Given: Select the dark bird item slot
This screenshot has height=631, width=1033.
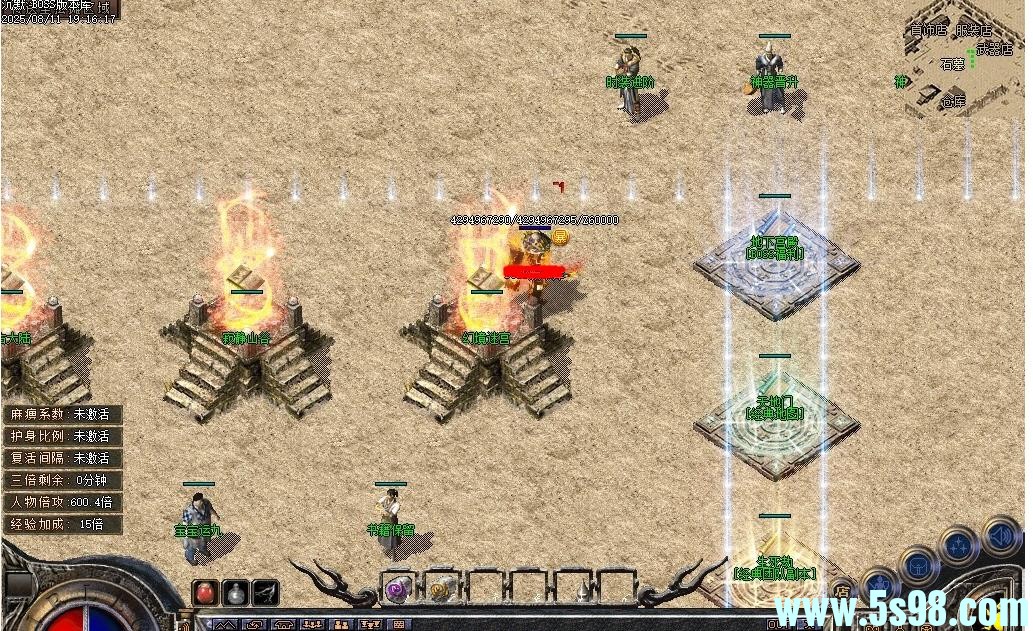Looking at the screenshot, I should point(265,592).
